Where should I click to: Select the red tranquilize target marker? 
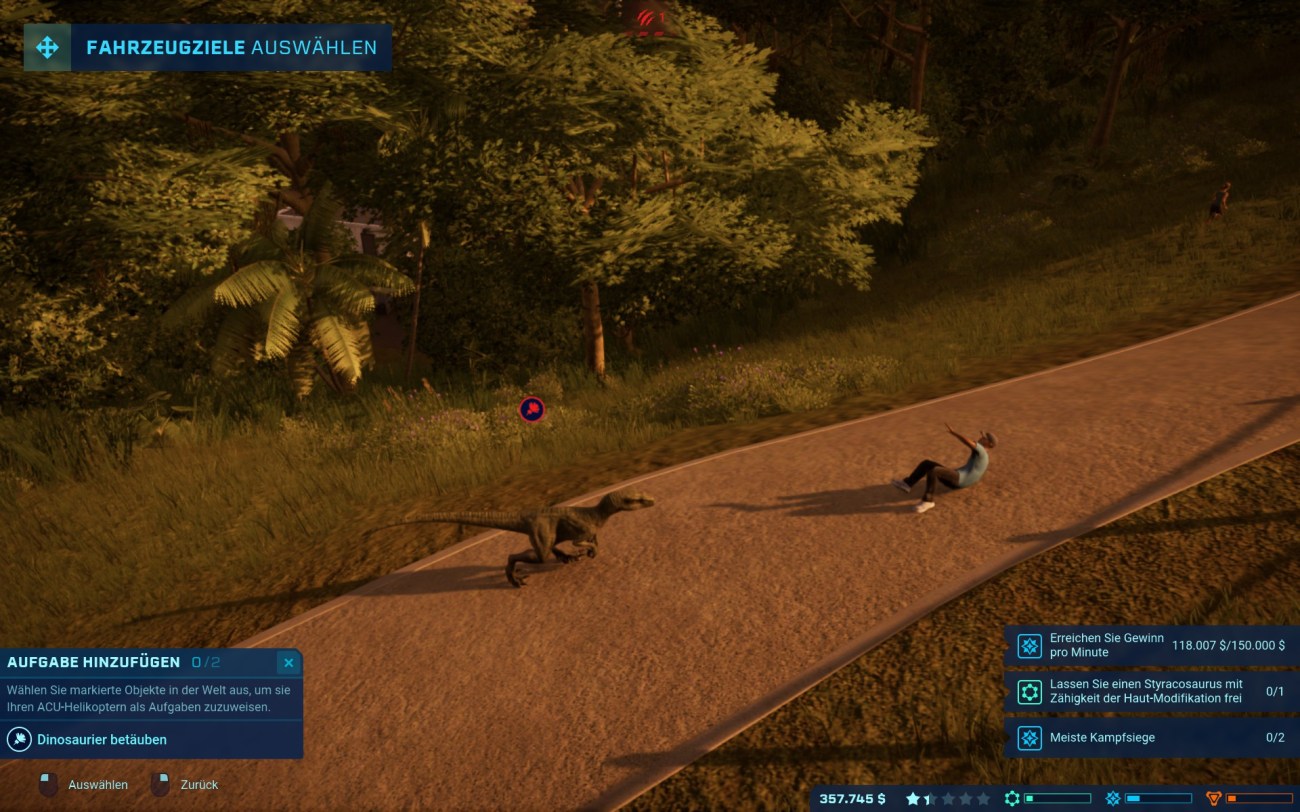tap(532, 409)
